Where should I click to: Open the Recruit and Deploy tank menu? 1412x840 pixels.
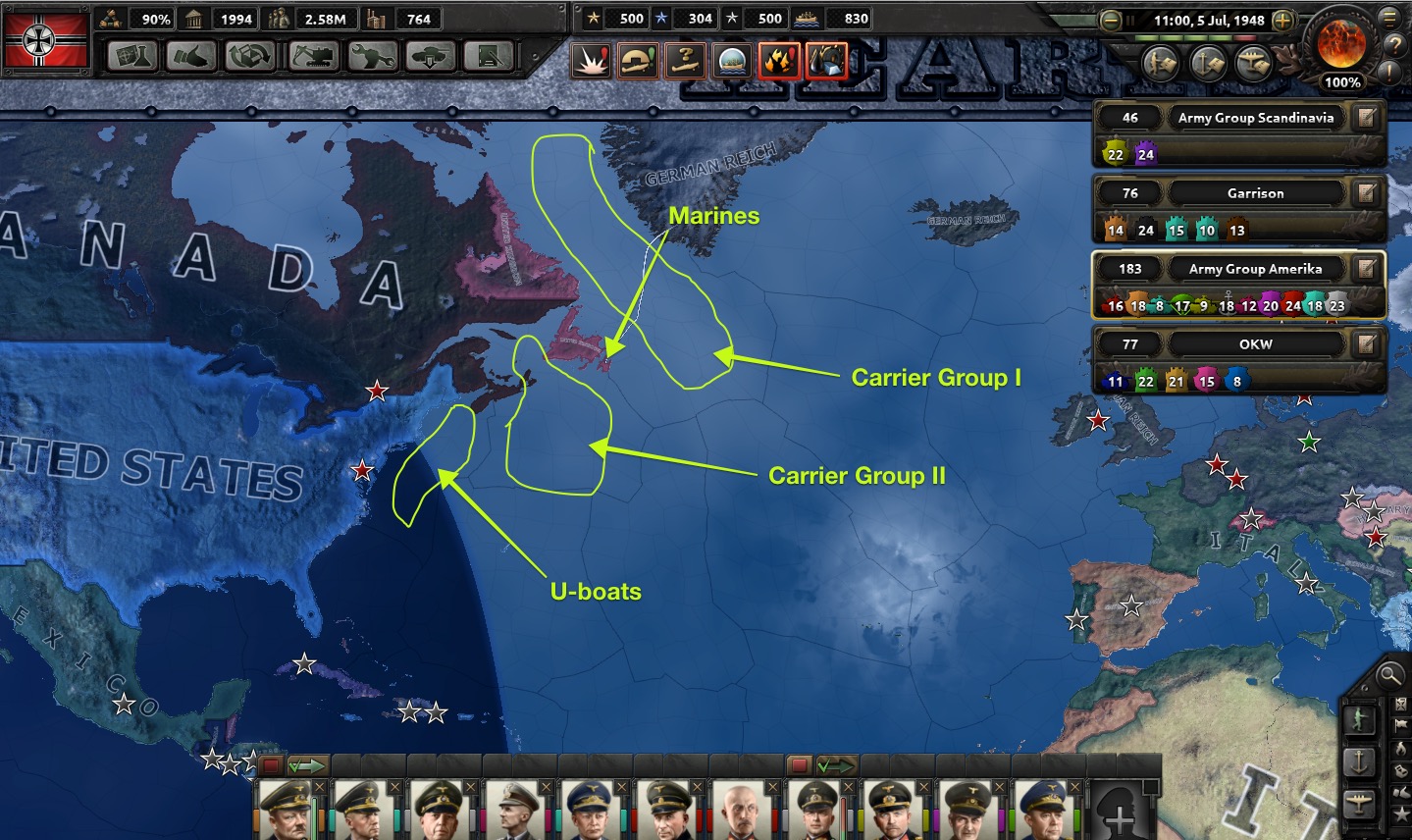click(x=430, y=57)
